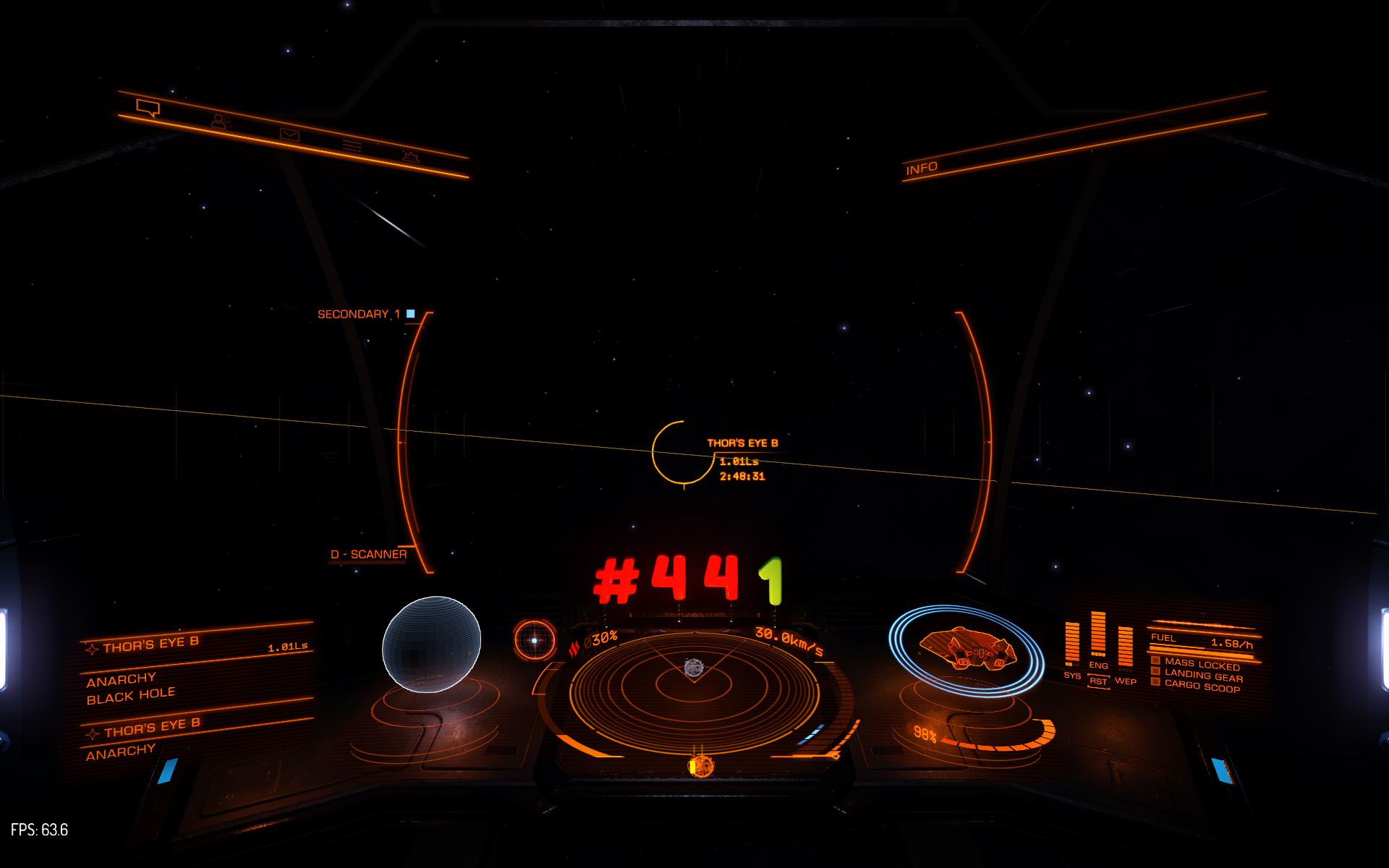Screen dimensions: 1389x868
Task: Toggle the Cargo Scoop indicator
Action: (1202, 686)
